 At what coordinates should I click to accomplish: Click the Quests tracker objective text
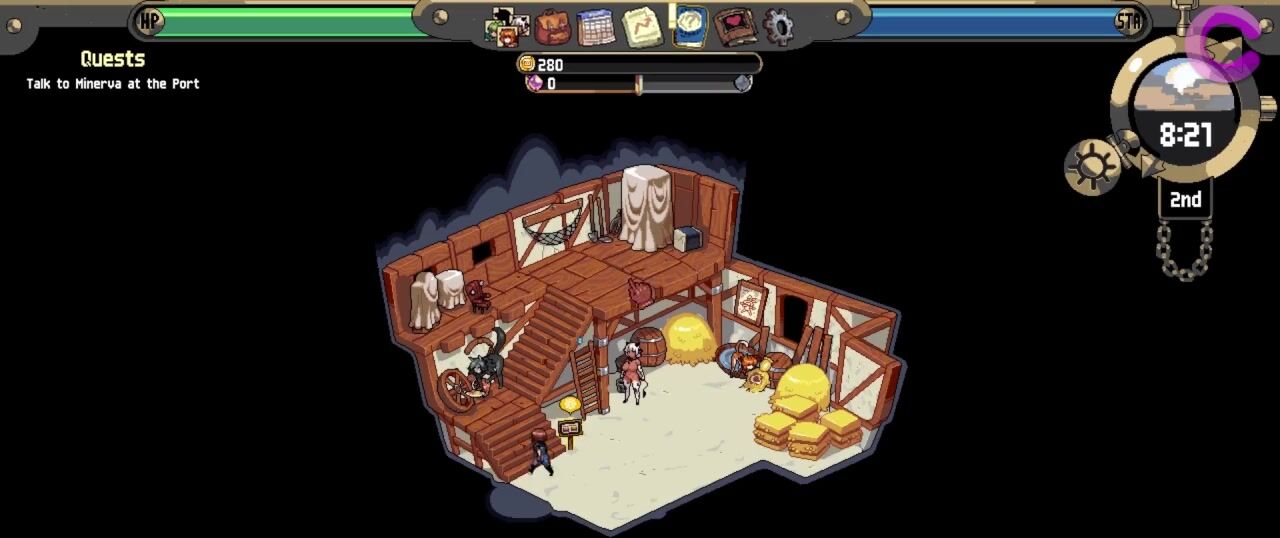coord(113,84)
